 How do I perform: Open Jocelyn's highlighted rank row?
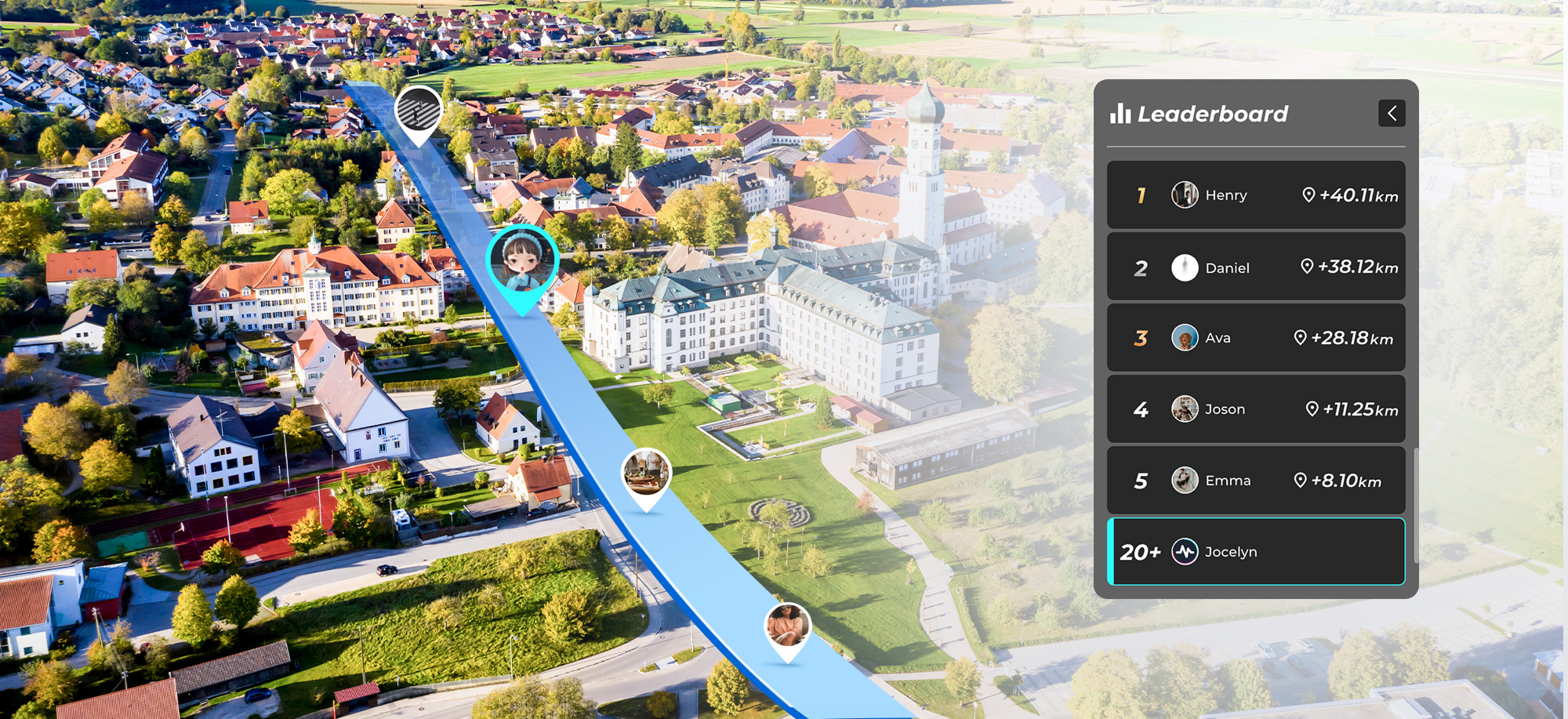1255,552
